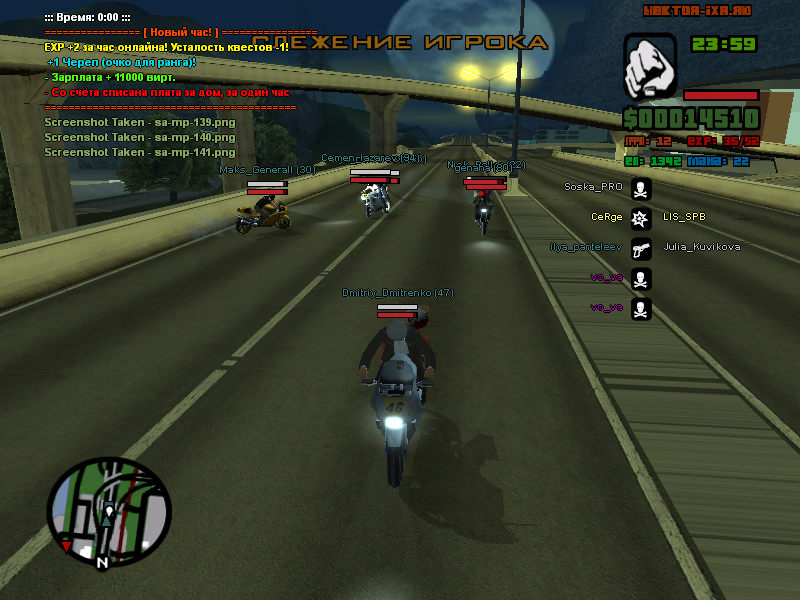
Task: Click the salary +11000 chat message
Action: pos(110,77)
